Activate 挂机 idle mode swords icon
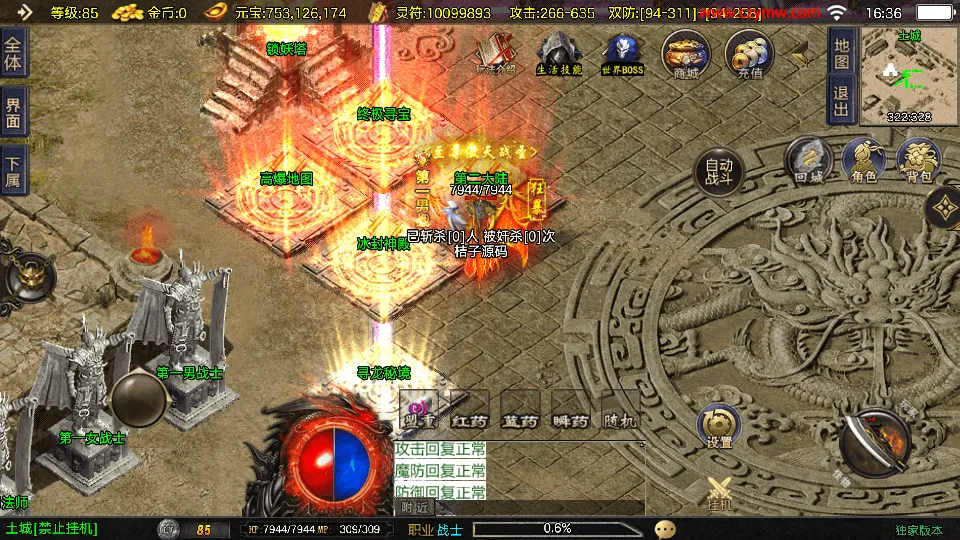The height and width of the screenshot is (540, 960). click(x=720, y=493)
